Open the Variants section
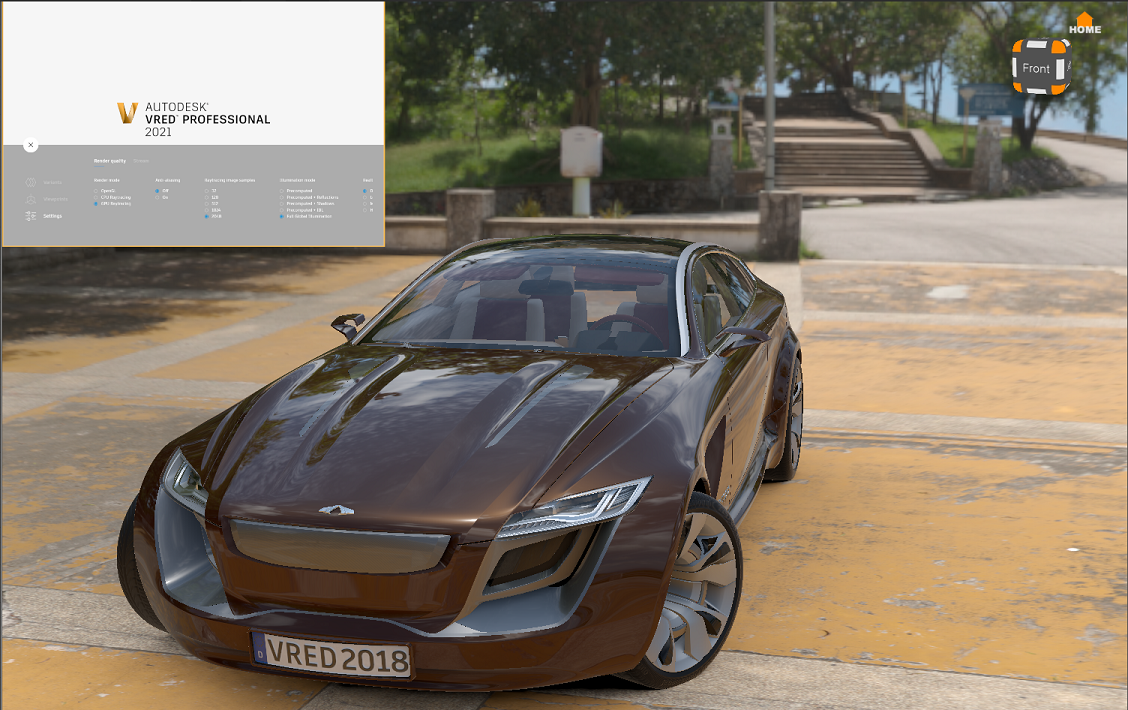Screen dimensions: 1128x710 (52, 182)
